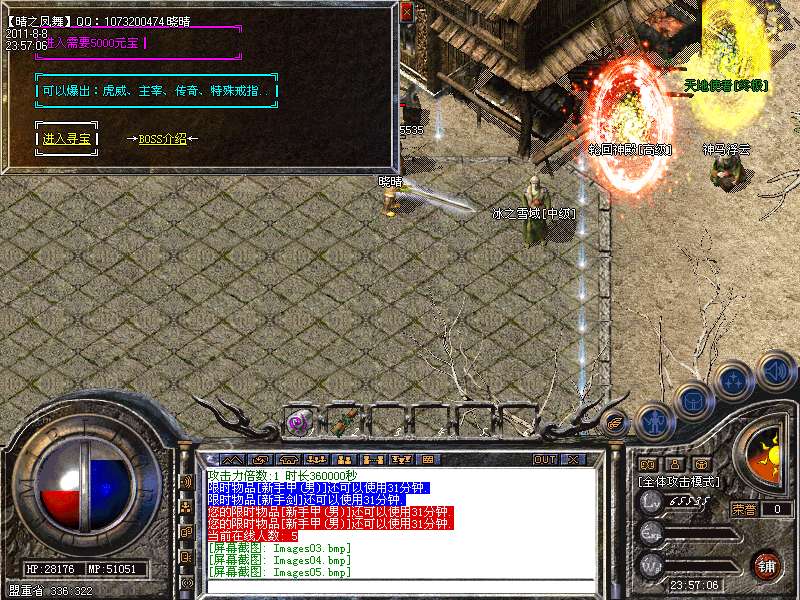
Task: Select the purple swirl item in the belt
Action: (296, 423)
